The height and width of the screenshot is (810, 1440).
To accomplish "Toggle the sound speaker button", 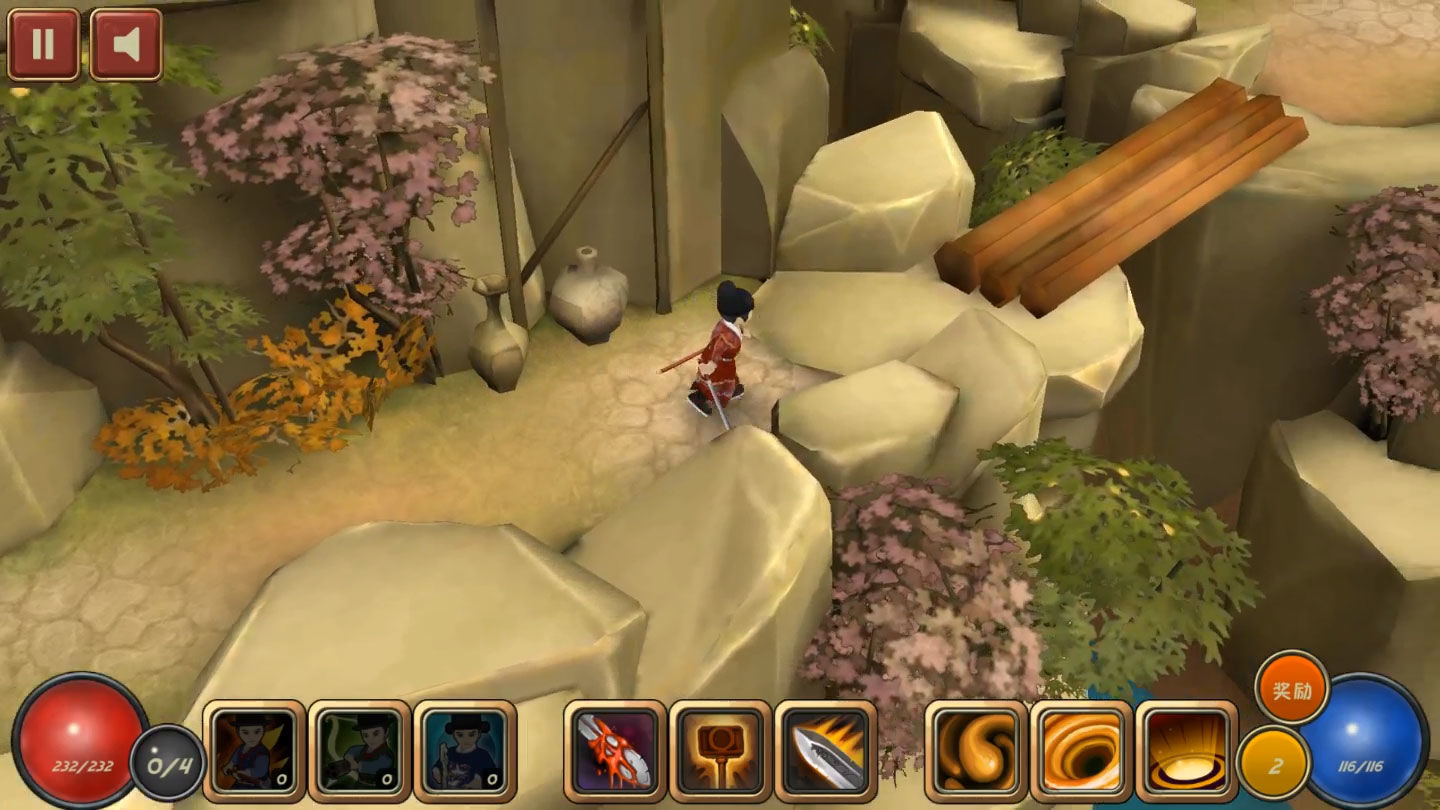I will [126, 45].
